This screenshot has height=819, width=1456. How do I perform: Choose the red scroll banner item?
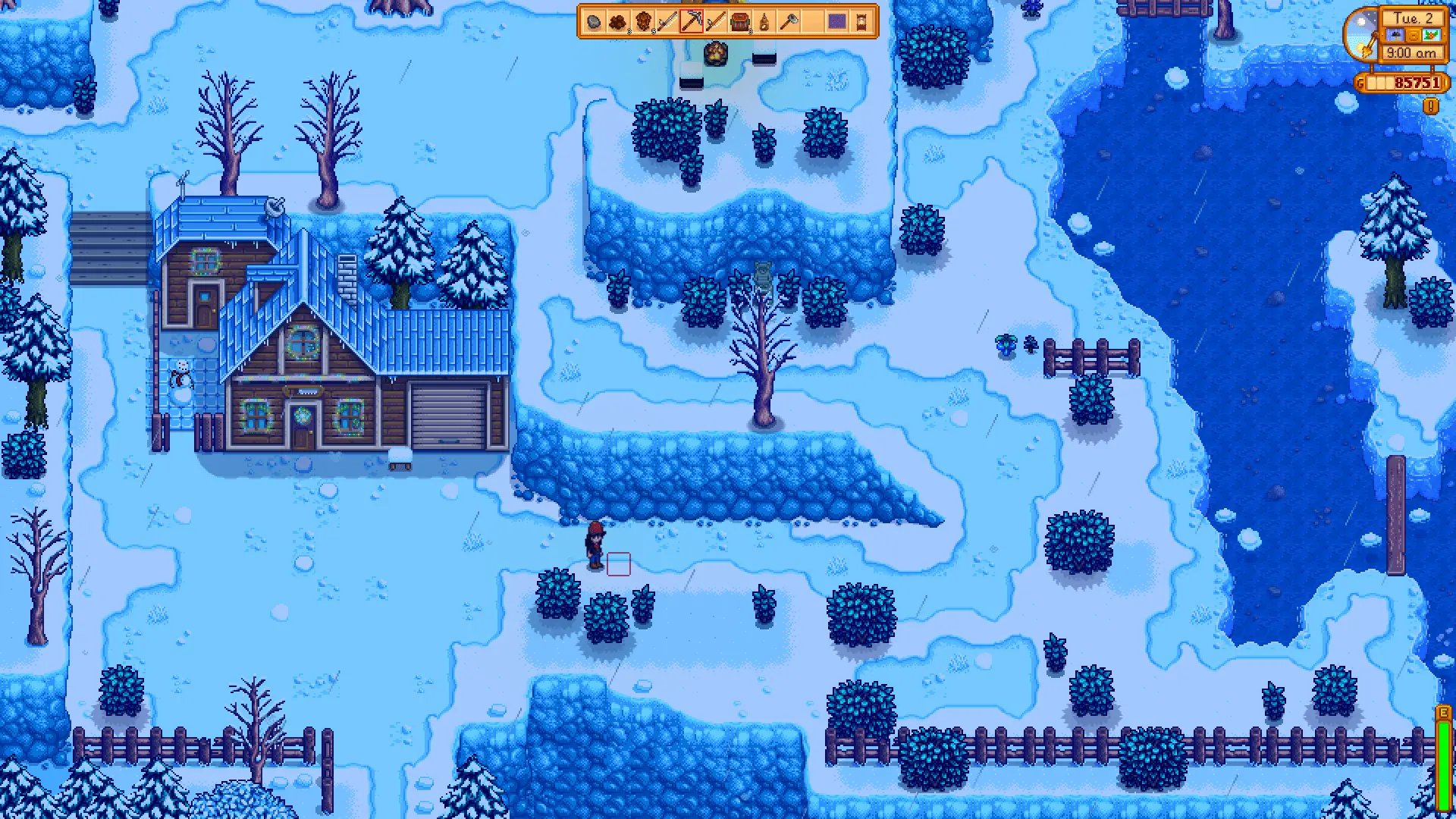pyautogui.click(x=861, y=22)
